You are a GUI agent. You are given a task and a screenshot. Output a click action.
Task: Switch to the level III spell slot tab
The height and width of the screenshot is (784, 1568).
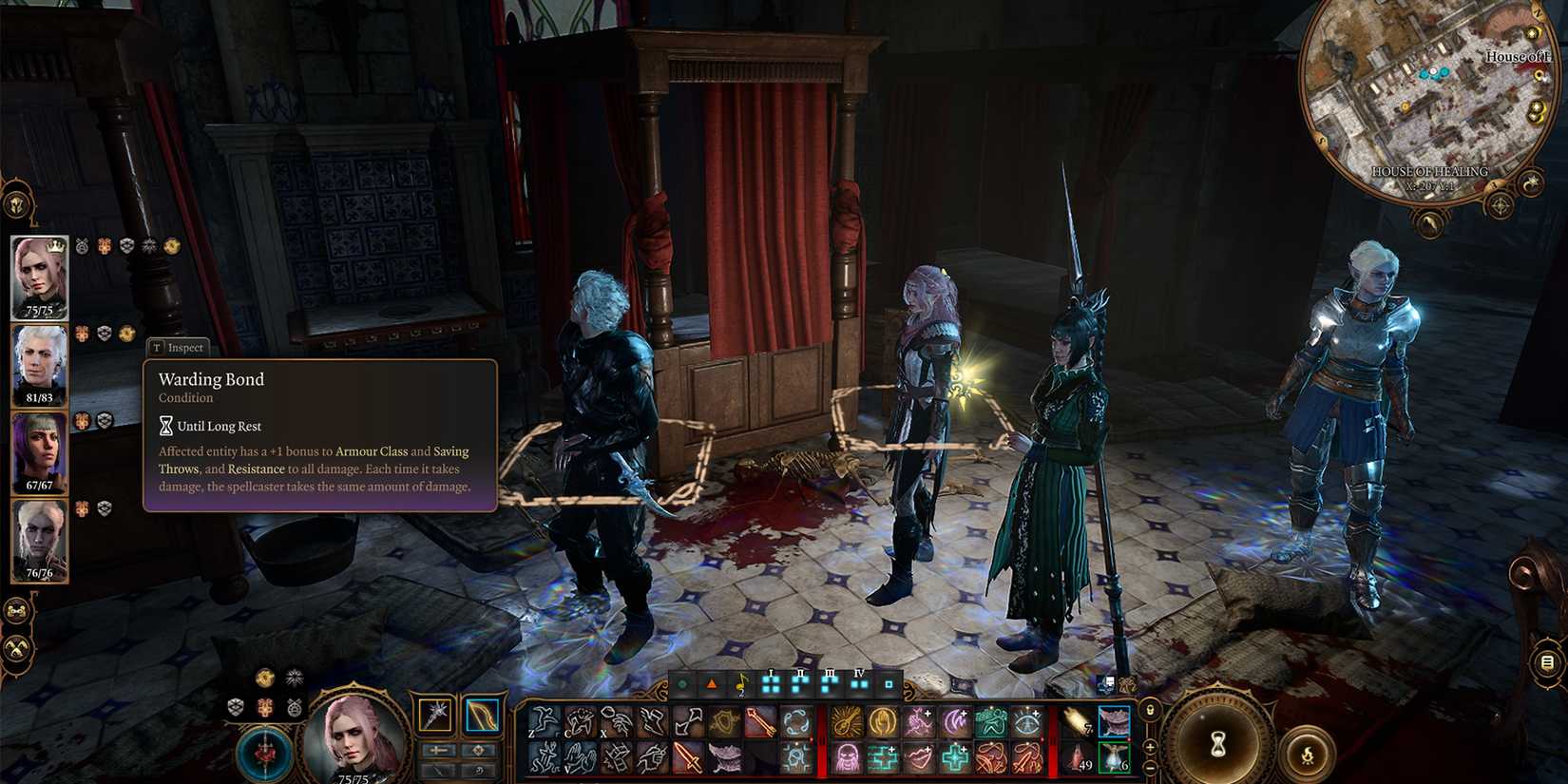point(829,684)
